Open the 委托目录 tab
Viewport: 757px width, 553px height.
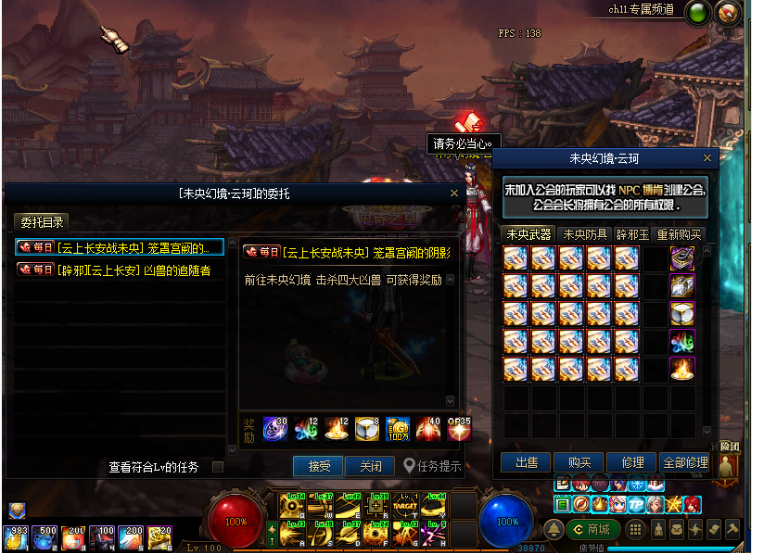(x=42, y=221)
